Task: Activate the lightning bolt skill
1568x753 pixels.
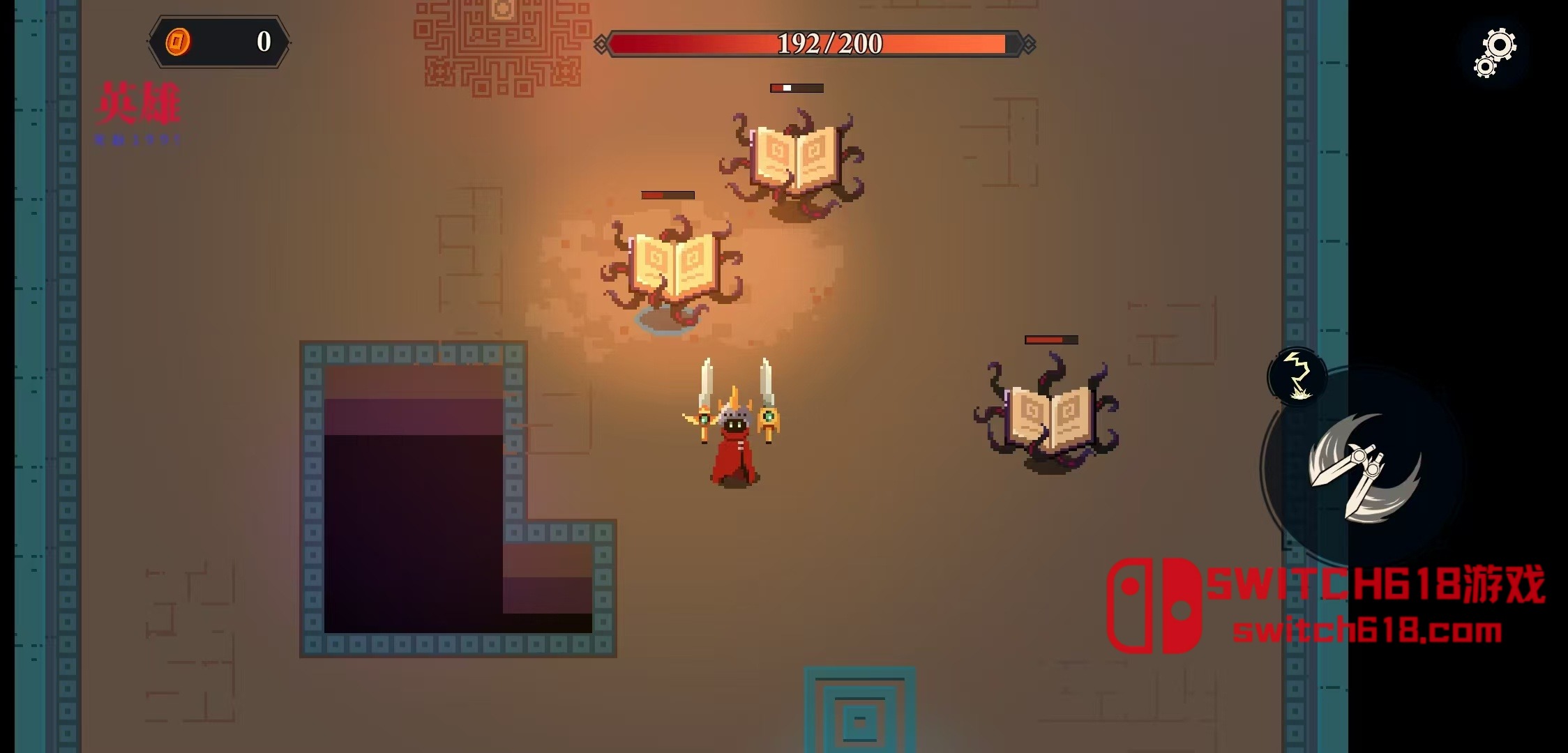Action: (1297, 376)
